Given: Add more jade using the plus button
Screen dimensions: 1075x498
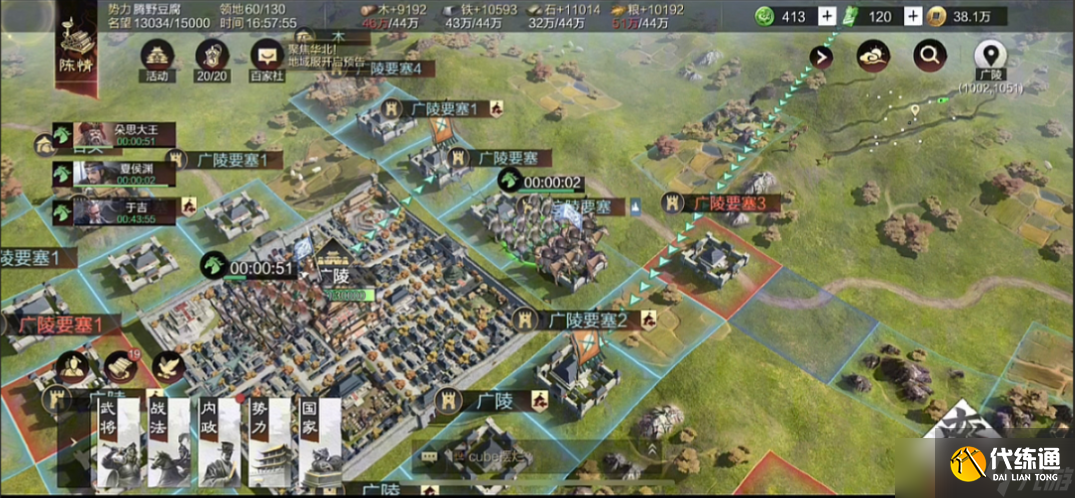Looking at the screenshot, I should click(826, 16).
